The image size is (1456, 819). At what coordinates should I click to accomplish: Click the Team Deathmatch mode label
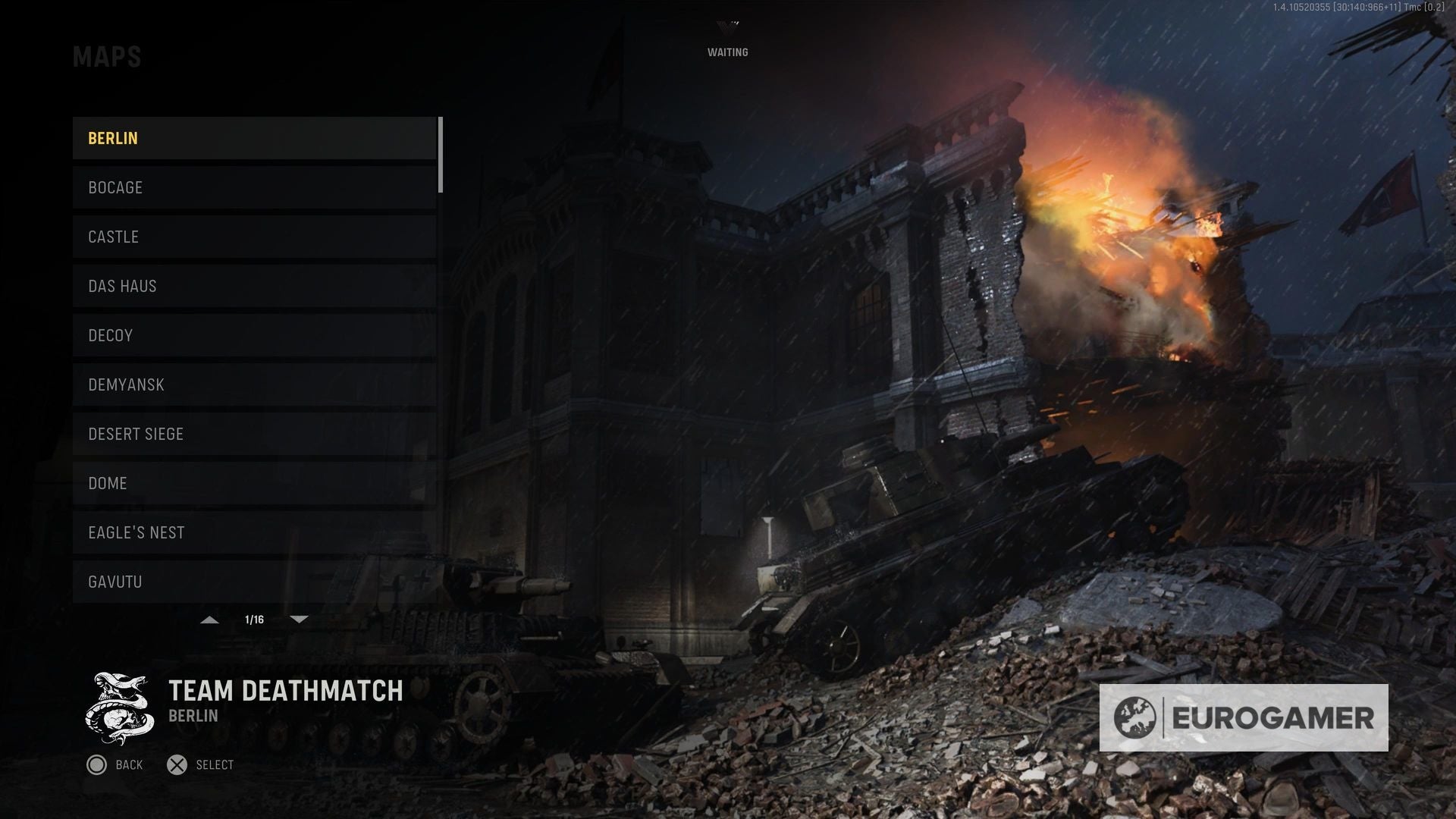point(284,691)
